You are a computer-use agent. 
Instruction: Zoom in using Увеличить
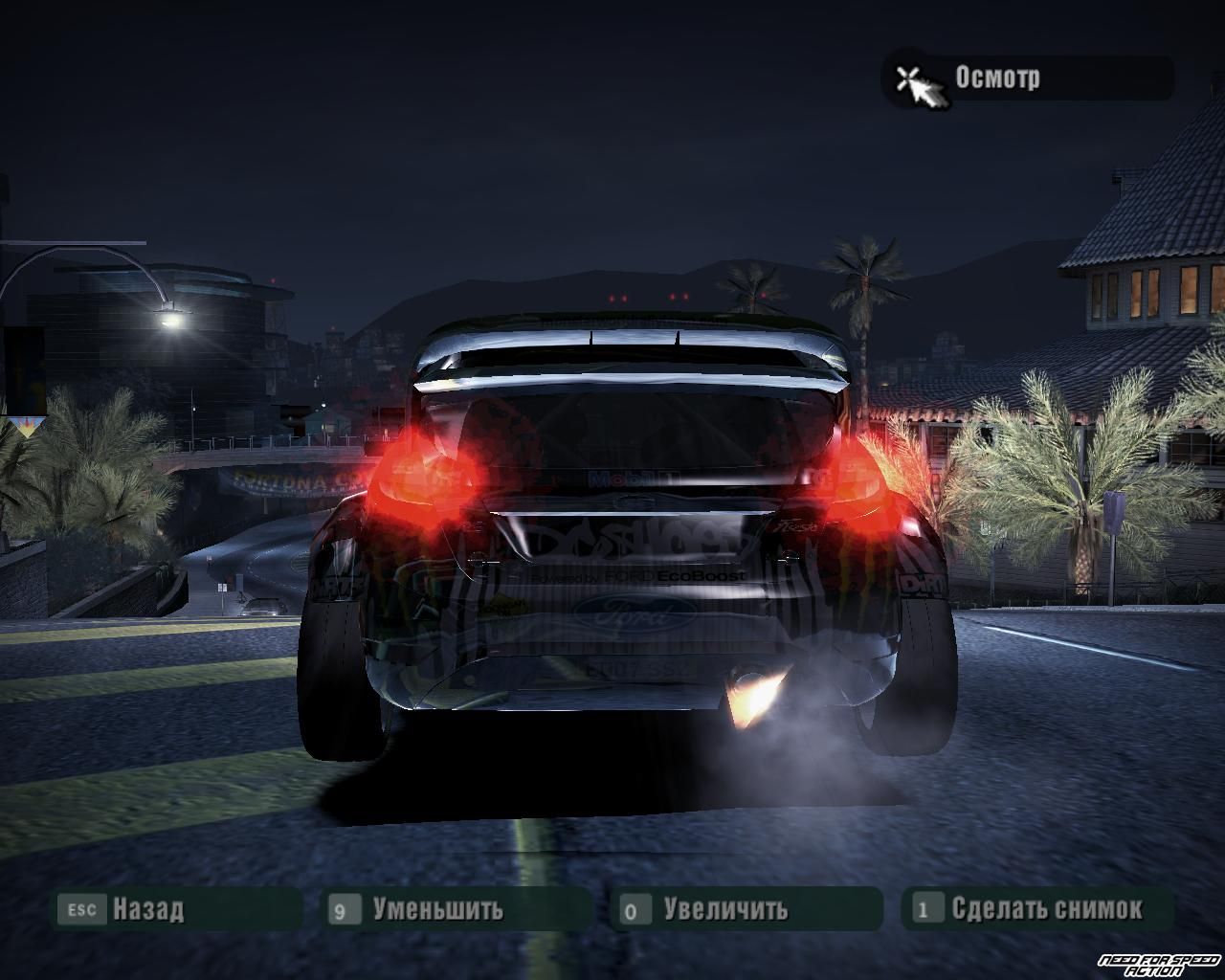(x=724, y=908)
